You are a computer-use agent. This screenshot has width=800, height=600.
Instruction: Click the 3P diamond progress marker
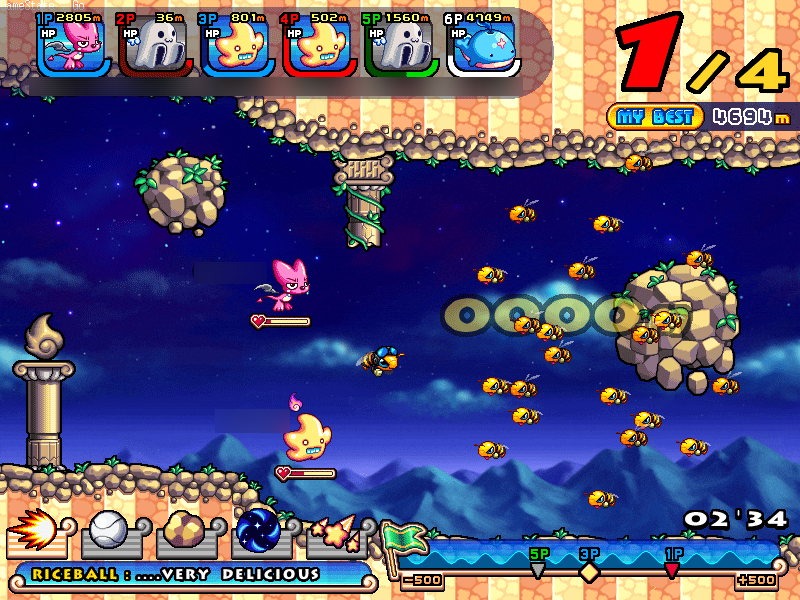[x=589, y=571]
